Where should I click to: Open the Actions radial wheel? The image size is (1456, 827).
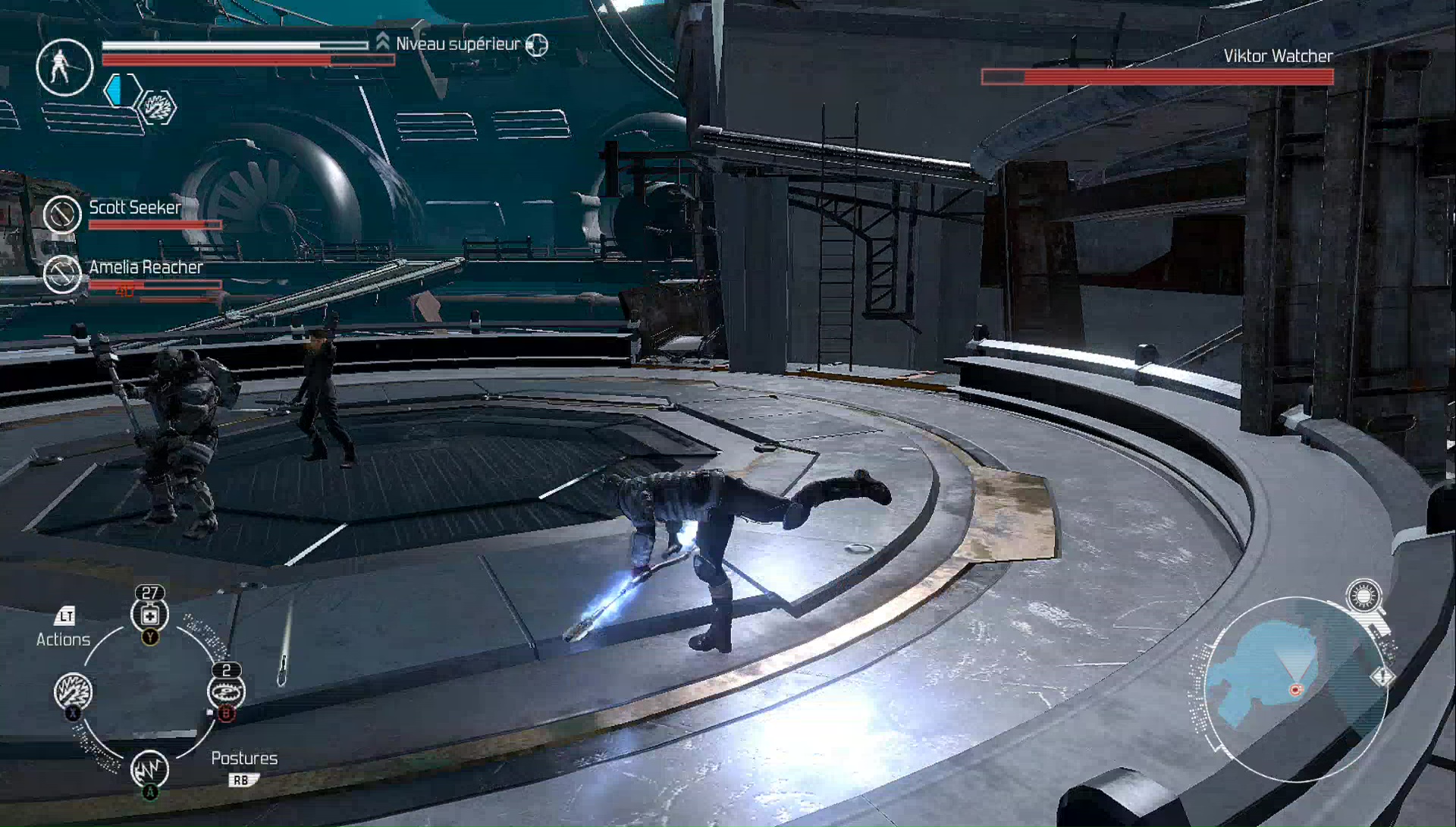click(64, 639)
